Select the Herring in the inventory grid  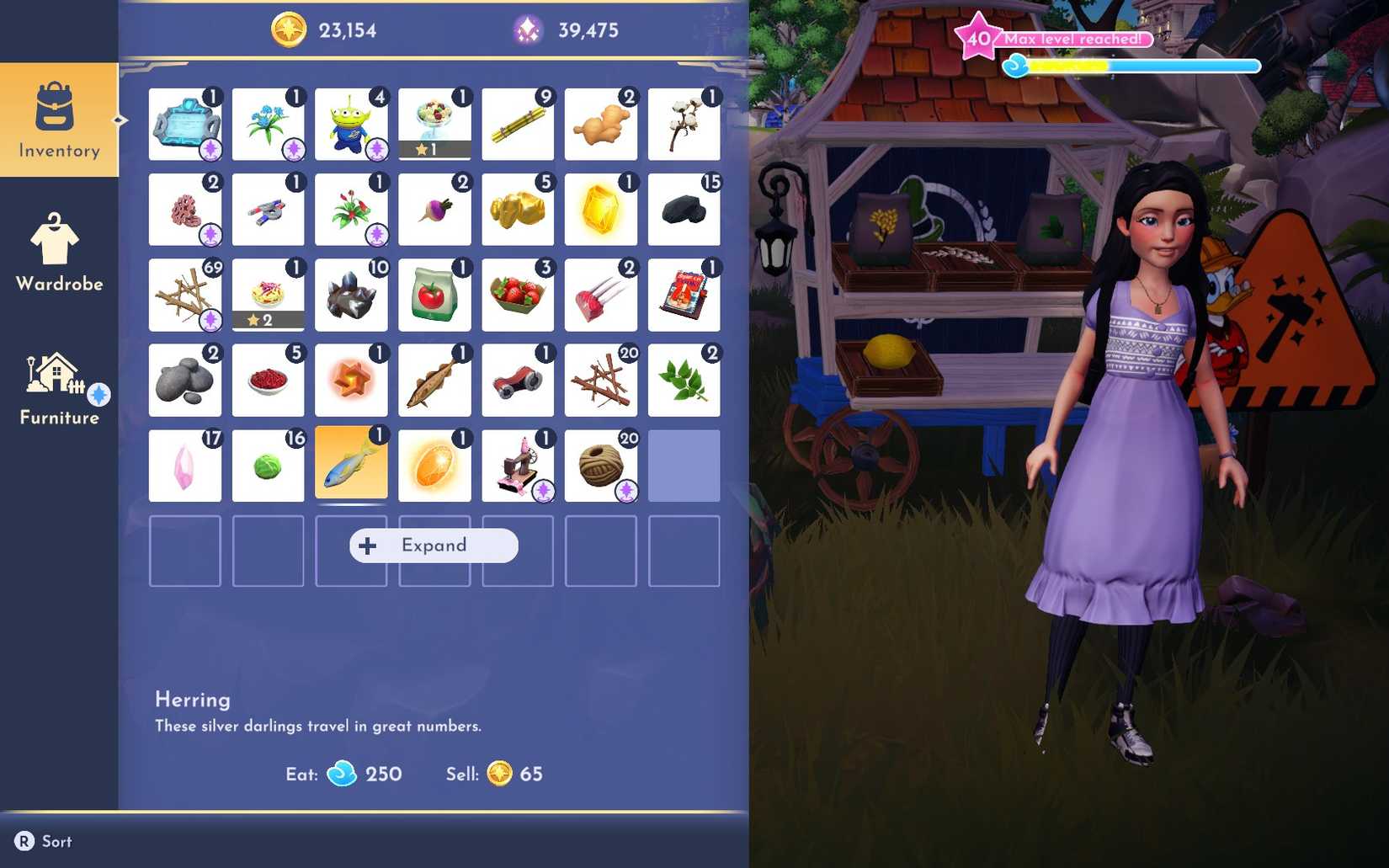[x=351, y=465]
